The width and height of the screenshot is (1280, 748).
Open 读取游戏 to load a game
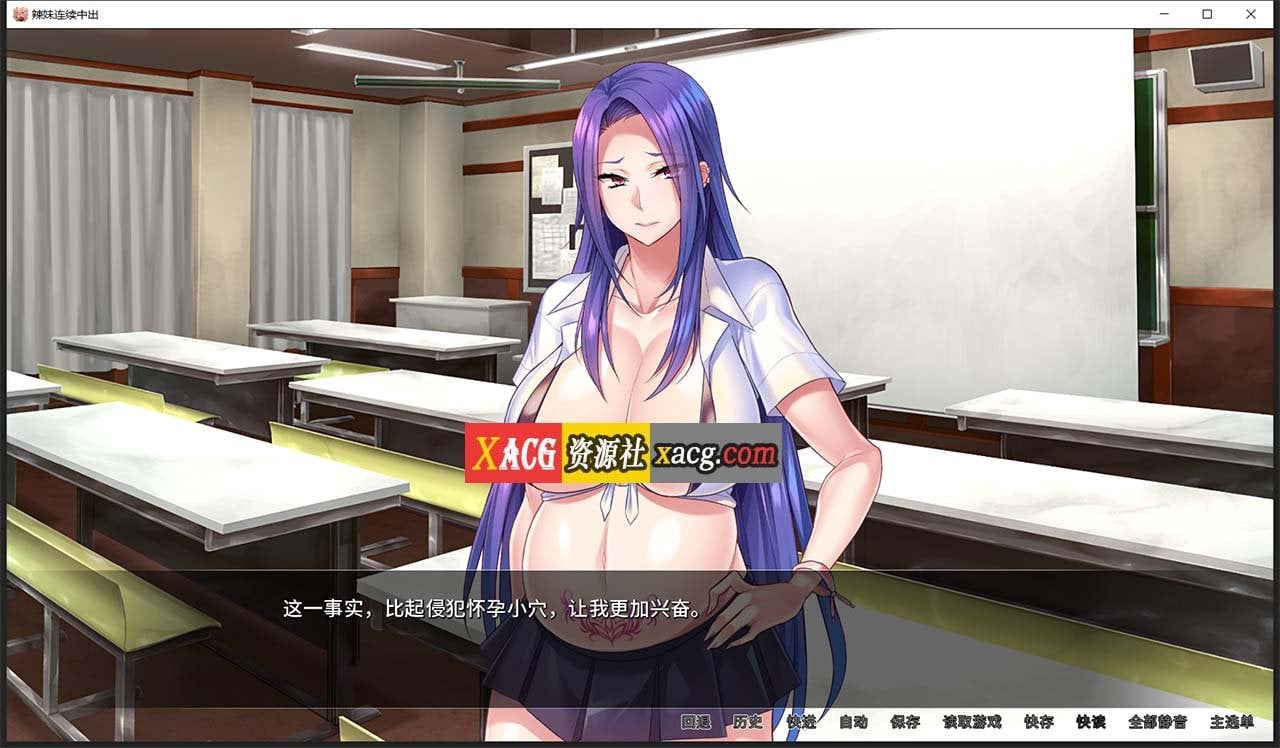pos(970,723)
